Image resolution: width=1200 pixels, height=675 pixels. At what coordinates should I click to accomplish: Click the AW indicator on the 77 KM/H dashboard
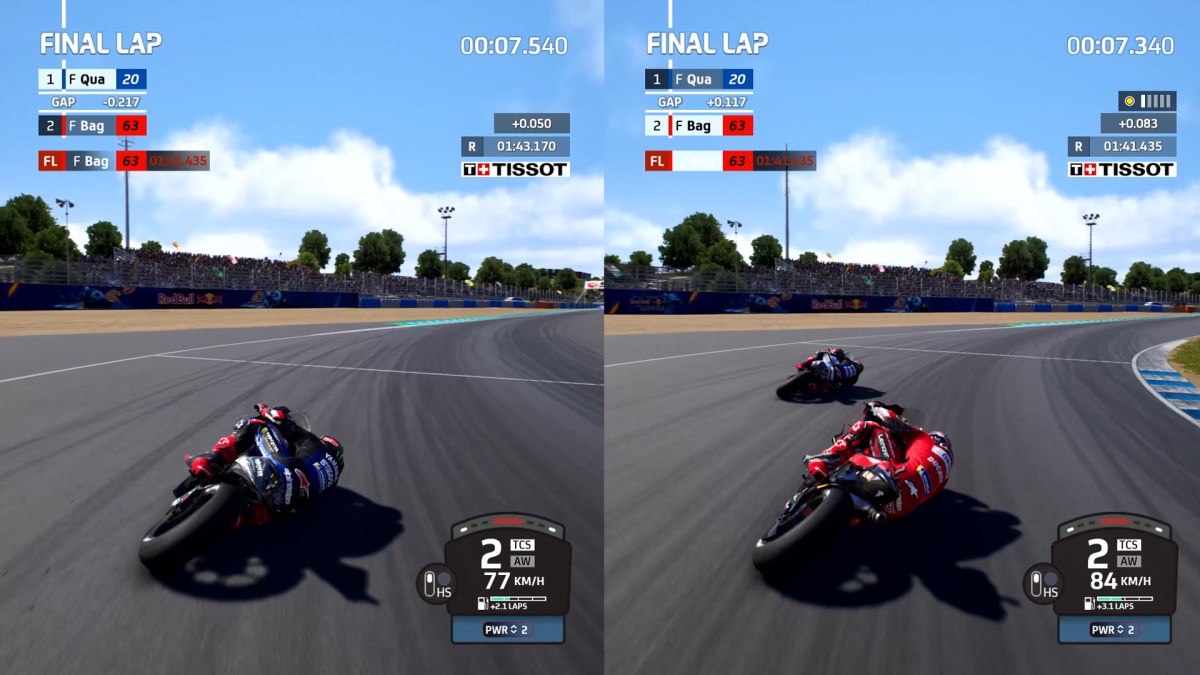pyautogui.click(x=521, y=561)
